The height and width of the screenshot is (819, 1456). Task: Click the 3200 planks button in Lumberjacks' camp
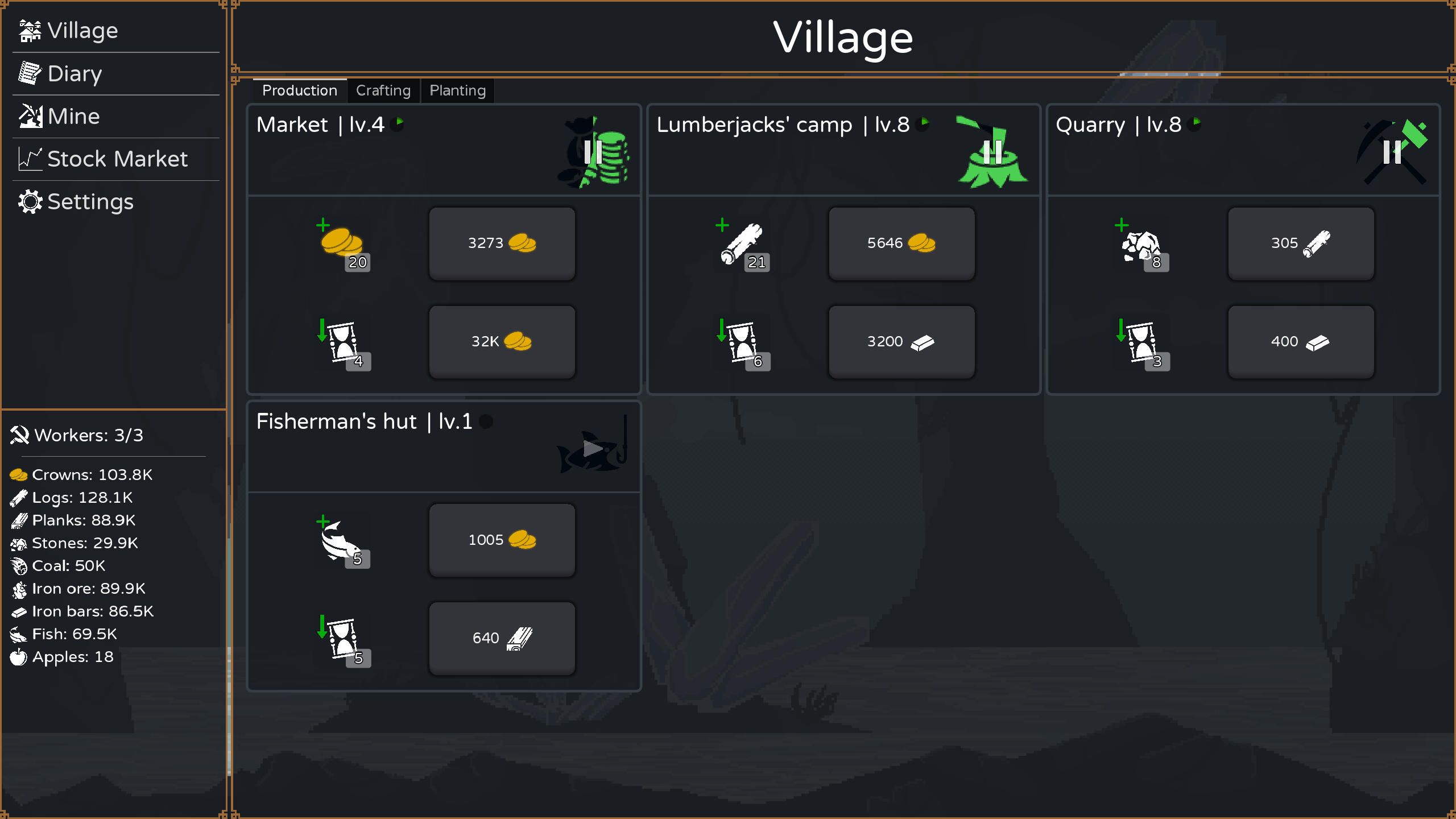coord(901,341)
